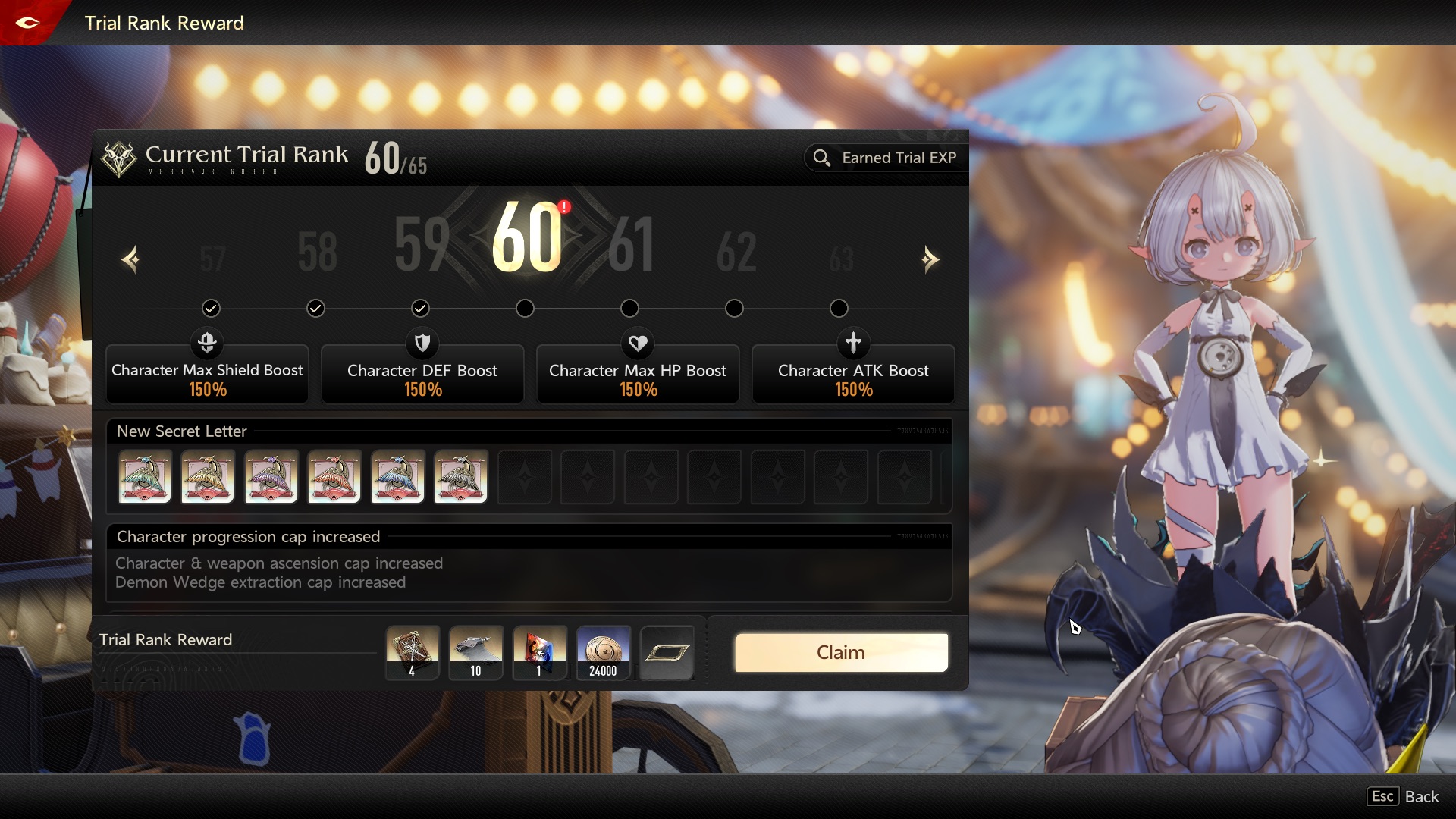Open Earned Trial EXP details
Screen dimensions: 1456x819
click(x=885, y=158)
